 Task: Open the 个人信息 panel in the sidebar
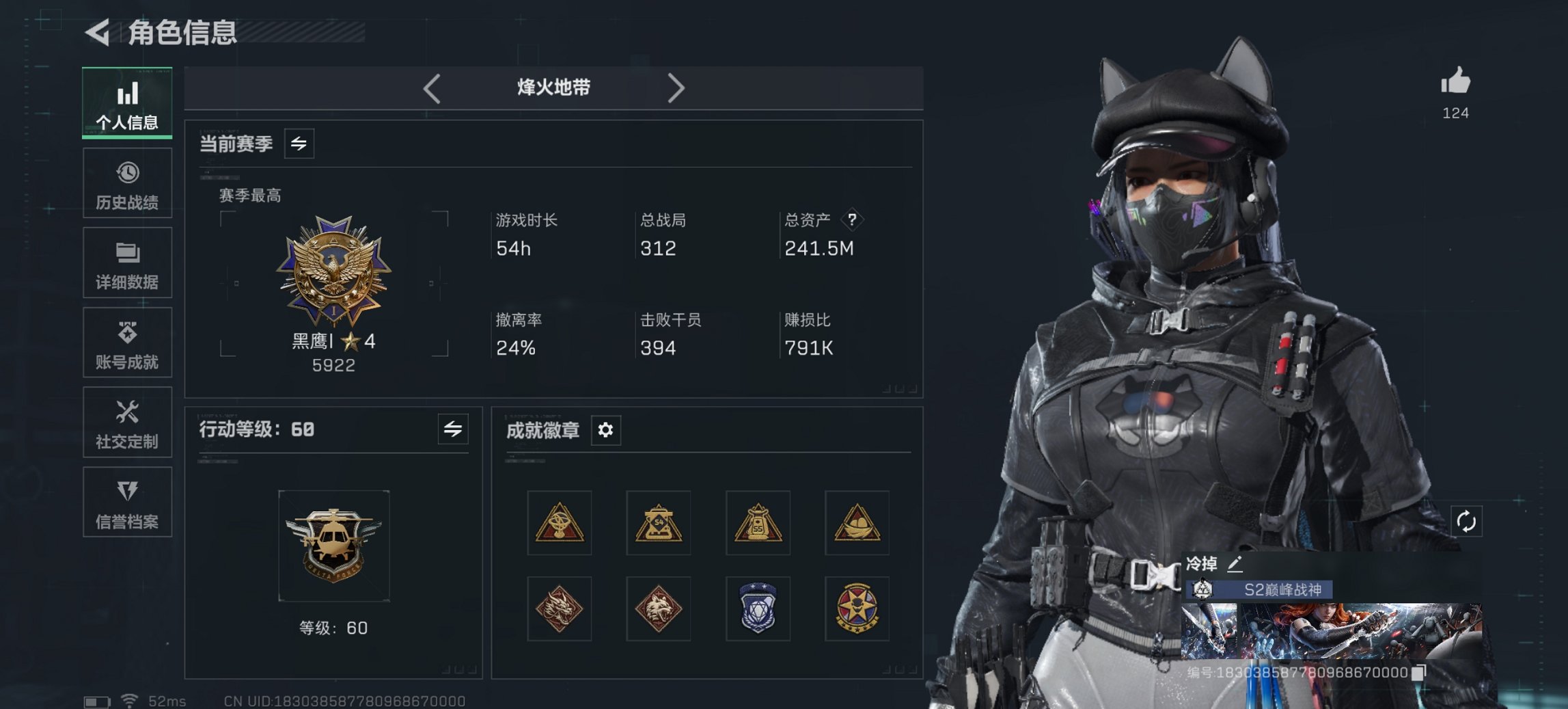pyautogui.click(x=127, y=104)
